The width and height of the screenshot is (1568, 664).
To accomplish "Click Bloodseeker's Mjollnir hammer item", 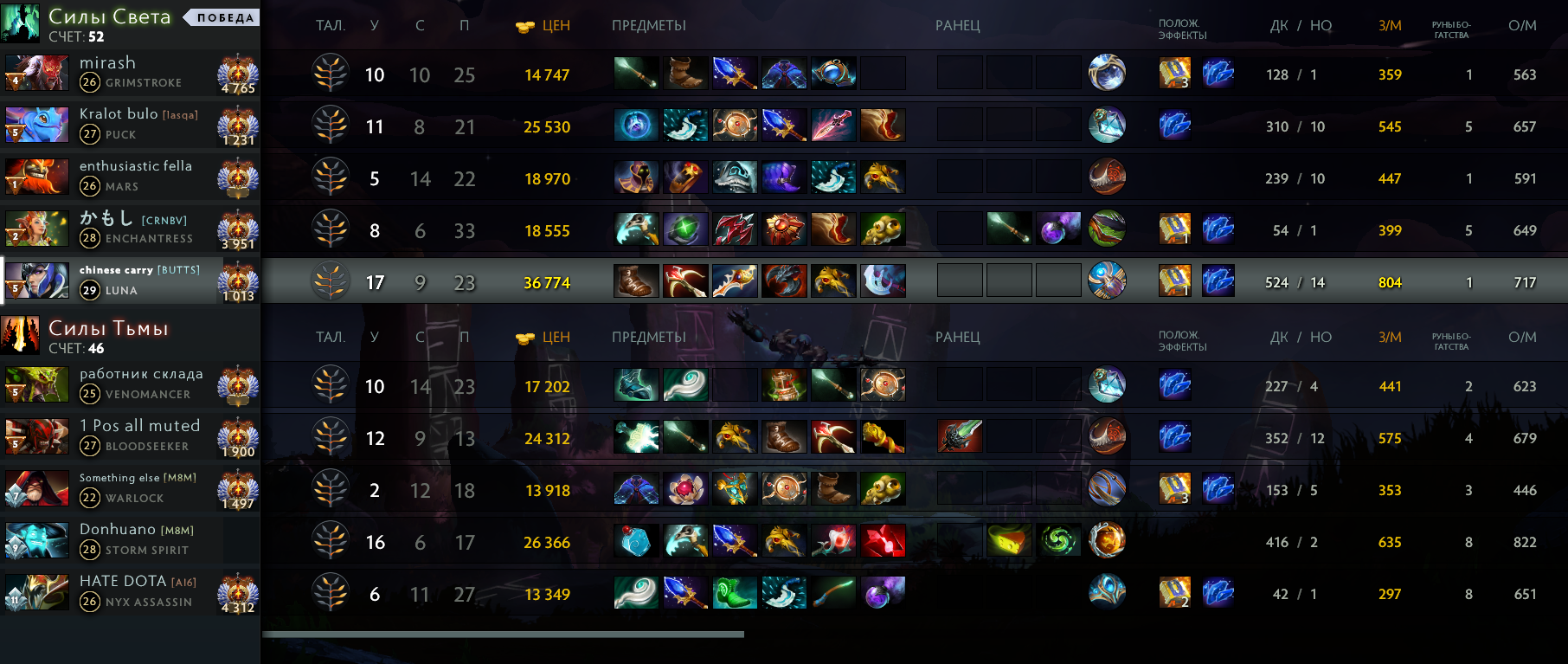I will point(636,438).
